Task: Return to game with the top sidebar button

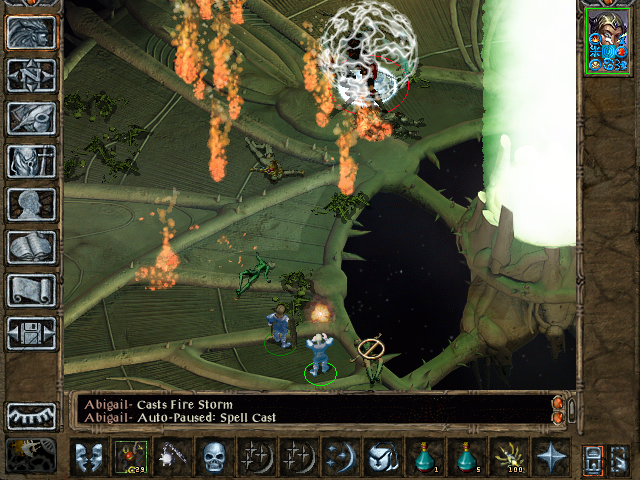Action: point(31,32)
